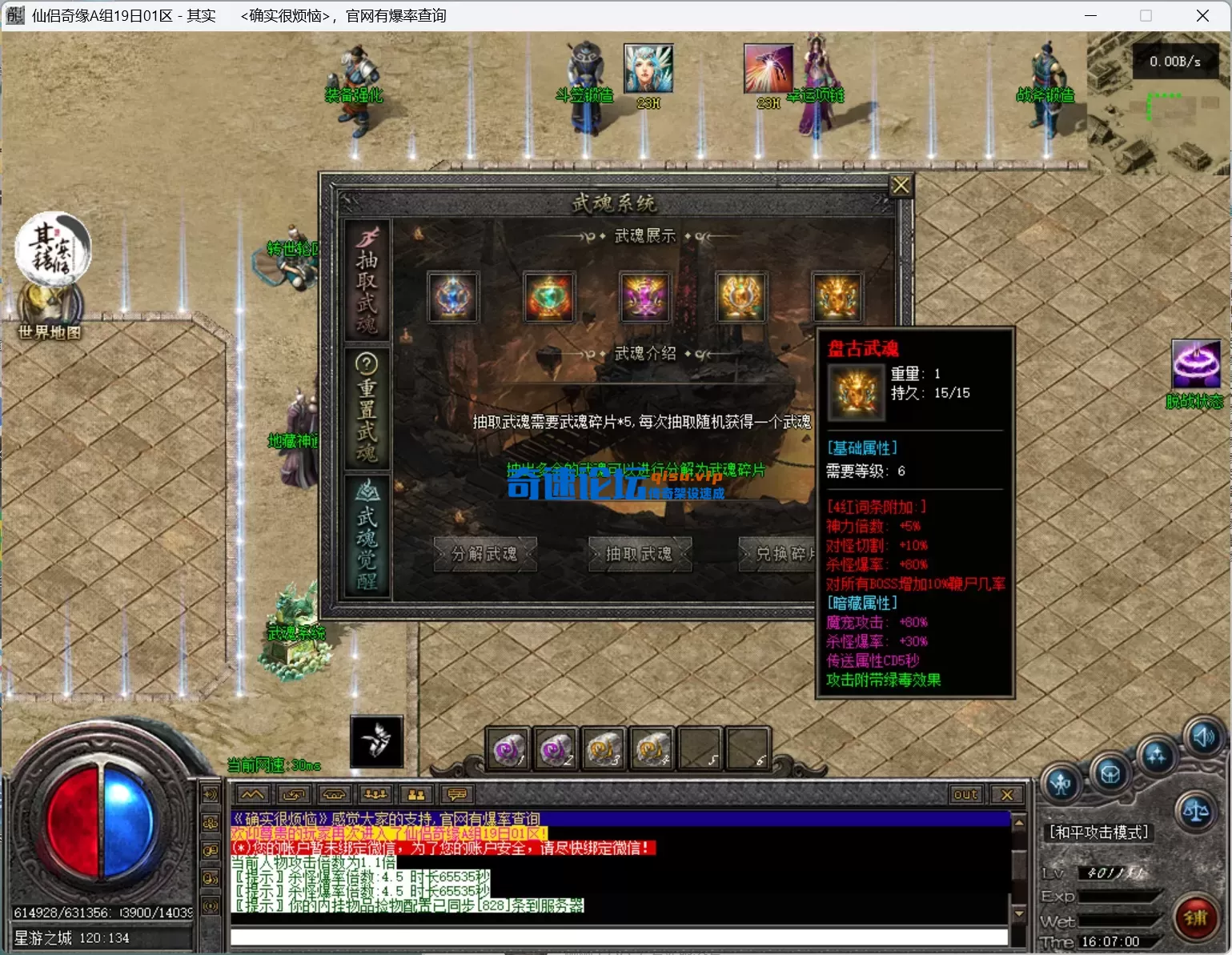Click the Exp progress bar
This screenshot has height=955, width=1232.
click(x=1119, y=896)
